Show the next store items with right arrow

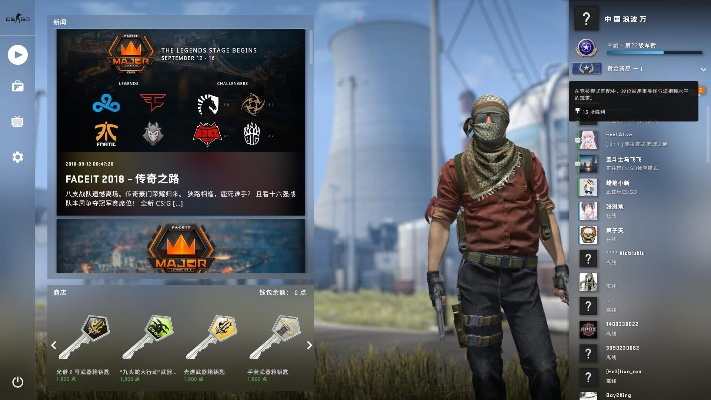pos(310,346)
